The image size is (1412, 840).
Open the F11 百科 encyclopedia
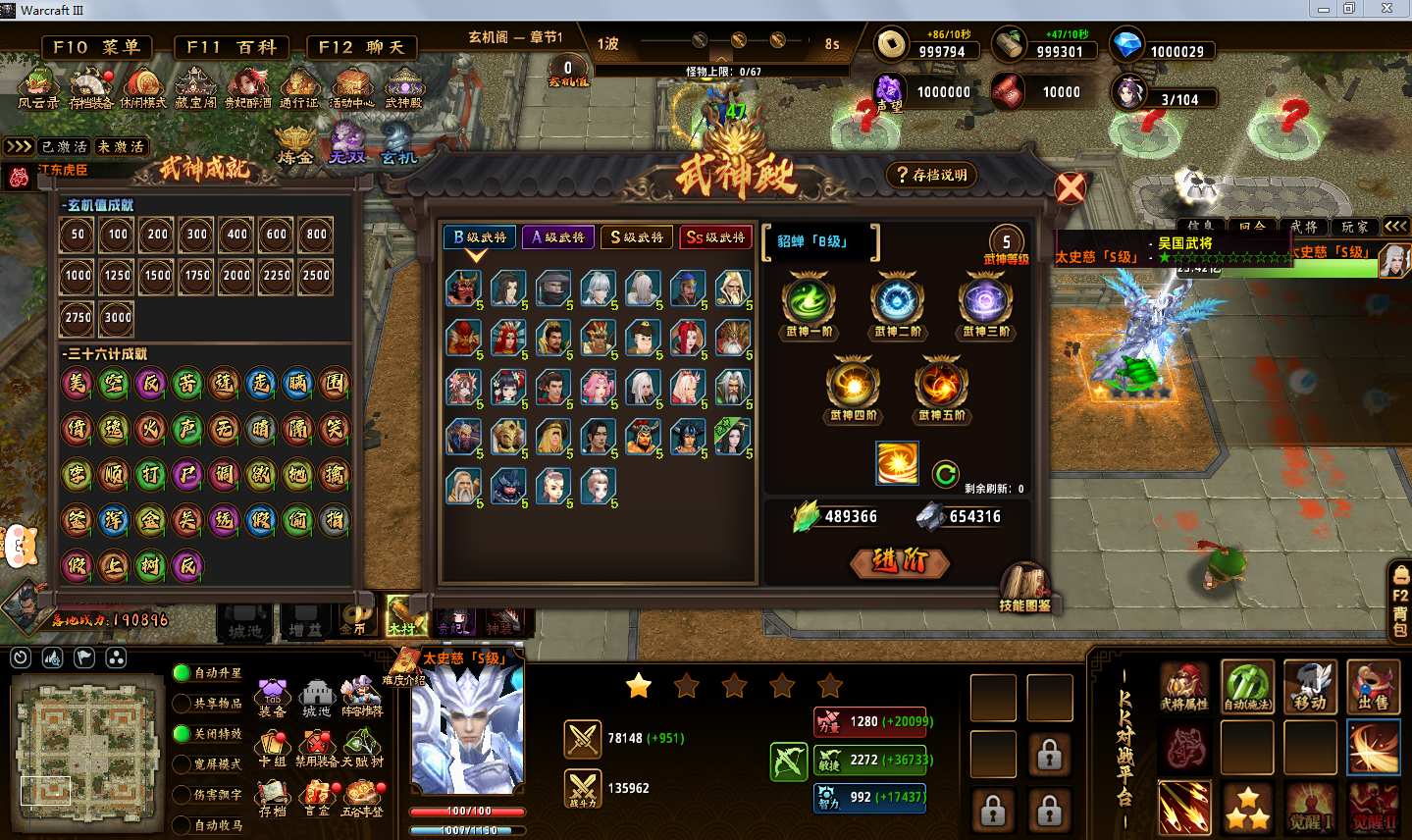[230, 47]
